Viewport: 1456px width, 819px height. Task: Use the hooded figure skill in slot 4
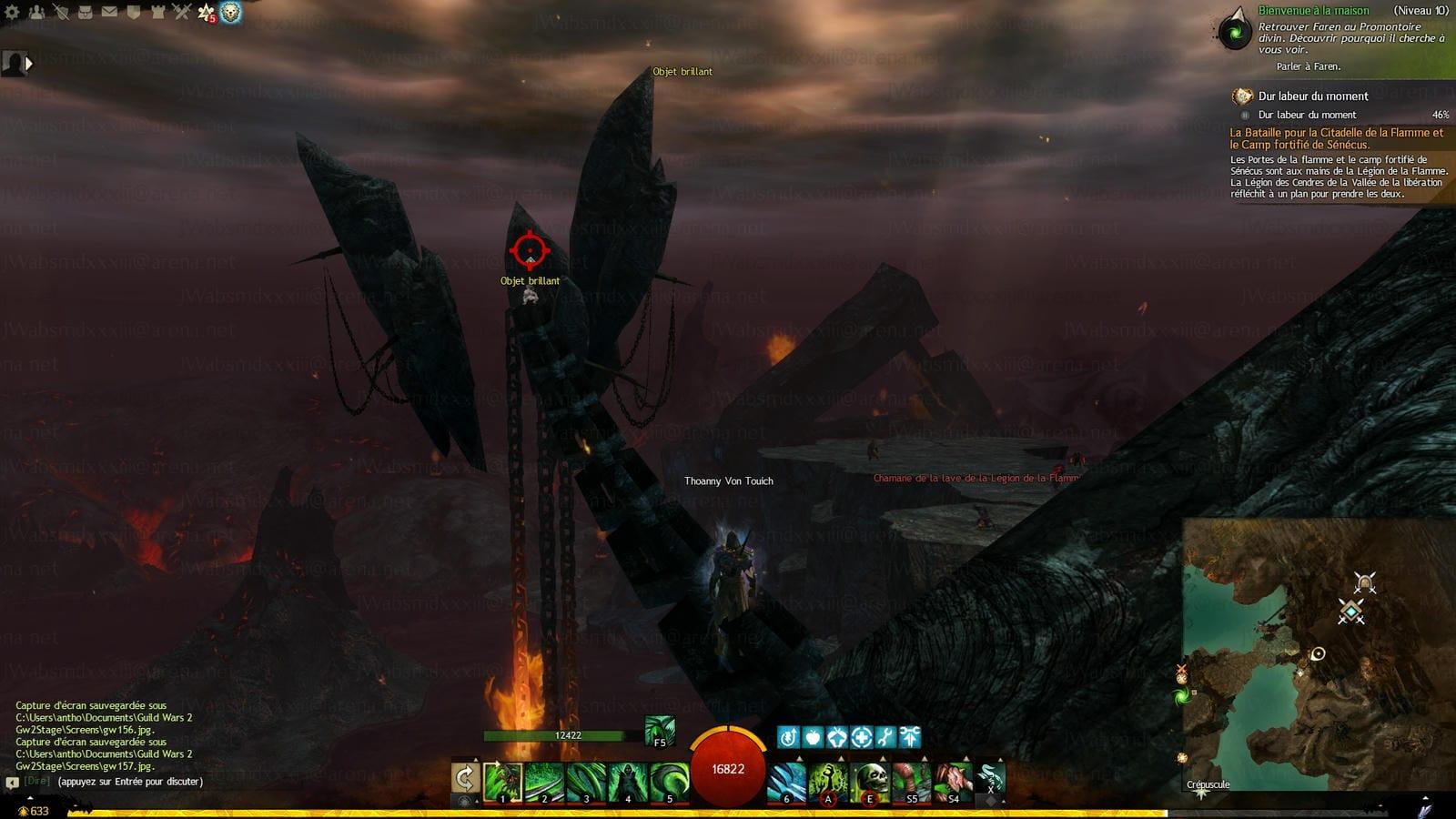point(627,782)
